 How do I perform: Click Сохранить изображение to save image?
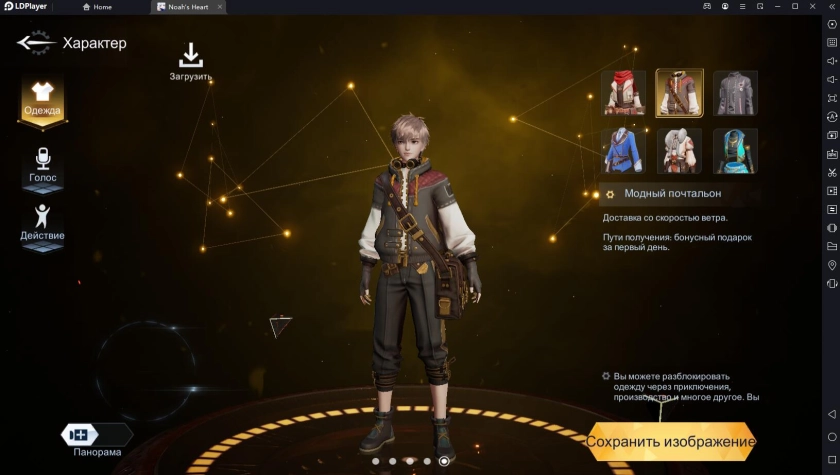(x=670, y=441)
